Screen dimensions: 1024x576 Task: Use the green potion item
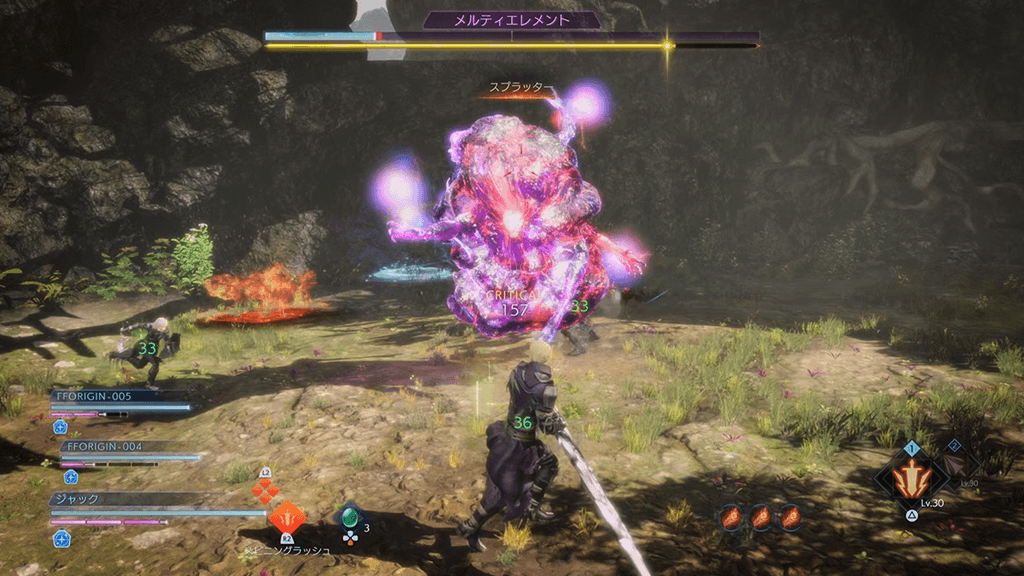[x=349, y=518]
